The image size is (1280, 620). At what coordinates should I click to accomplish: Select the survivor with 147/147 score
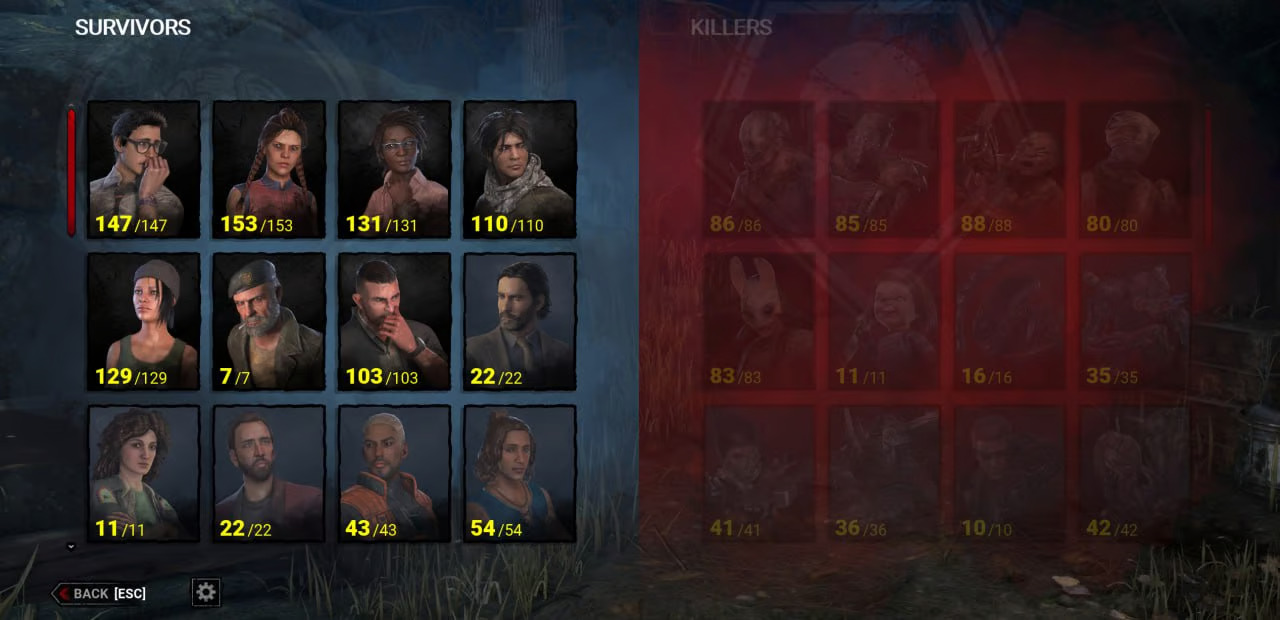[x=144, y=169]
